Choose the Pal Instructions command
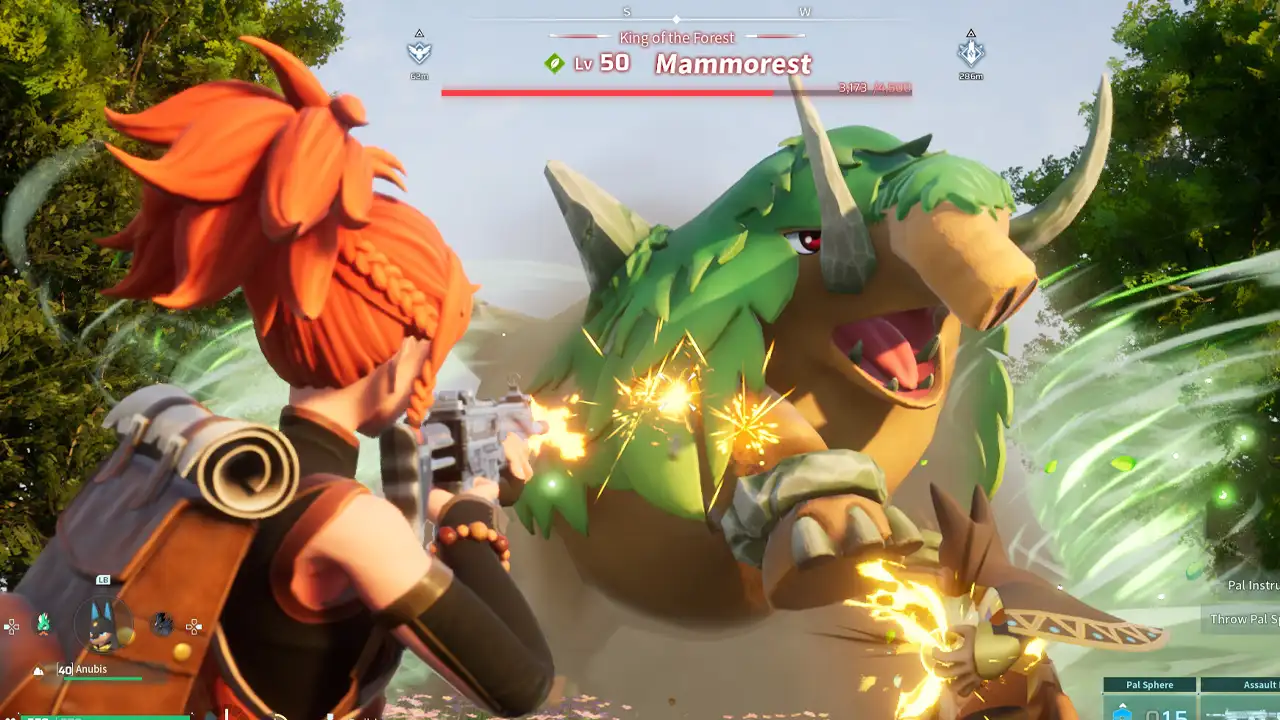 (1252, 586)
